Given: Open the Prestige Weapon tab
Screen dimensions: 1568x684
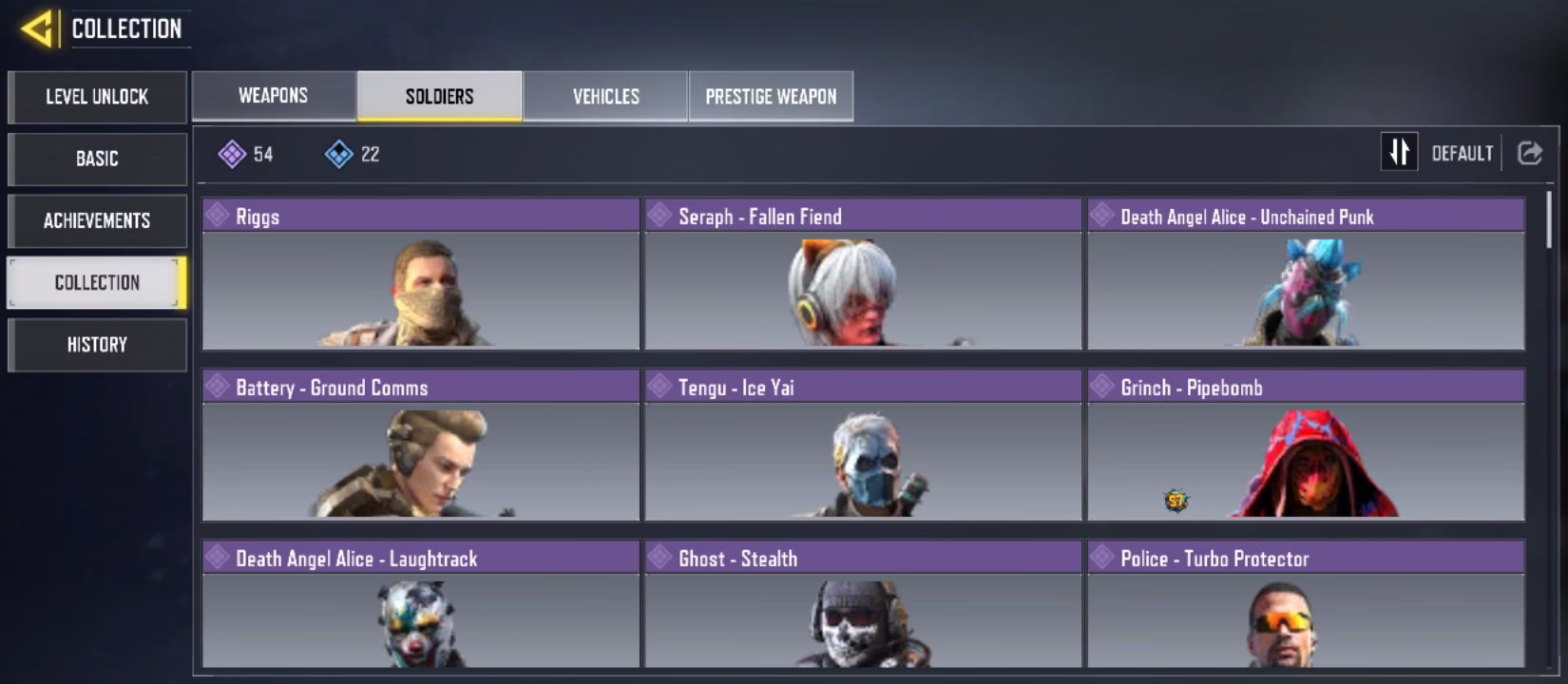Looking at the screenshot, I should pos(771,96).
